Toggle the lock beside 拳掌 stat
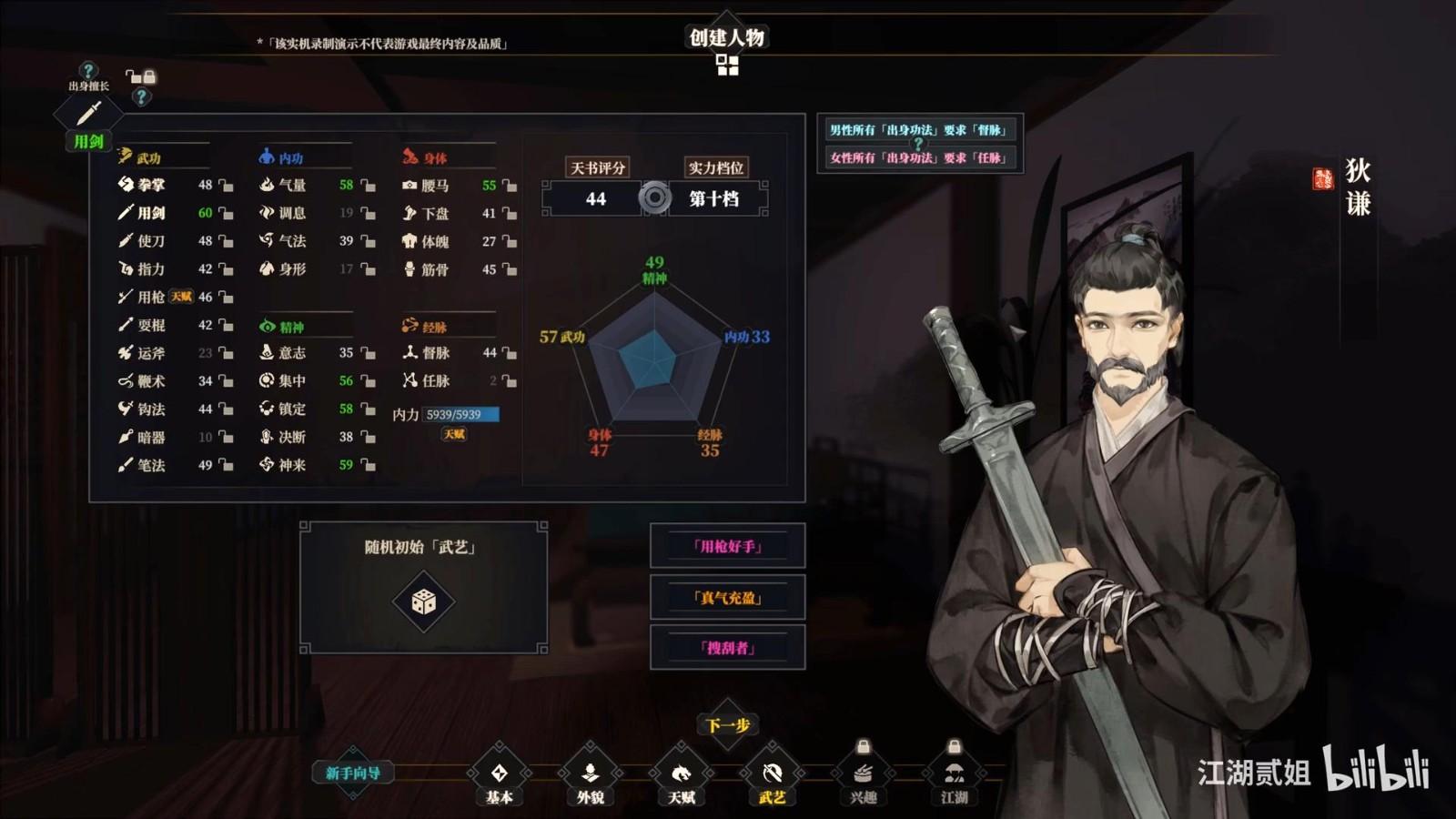The height and width of the screenshot is (819, 1456). tap(226, 186)
